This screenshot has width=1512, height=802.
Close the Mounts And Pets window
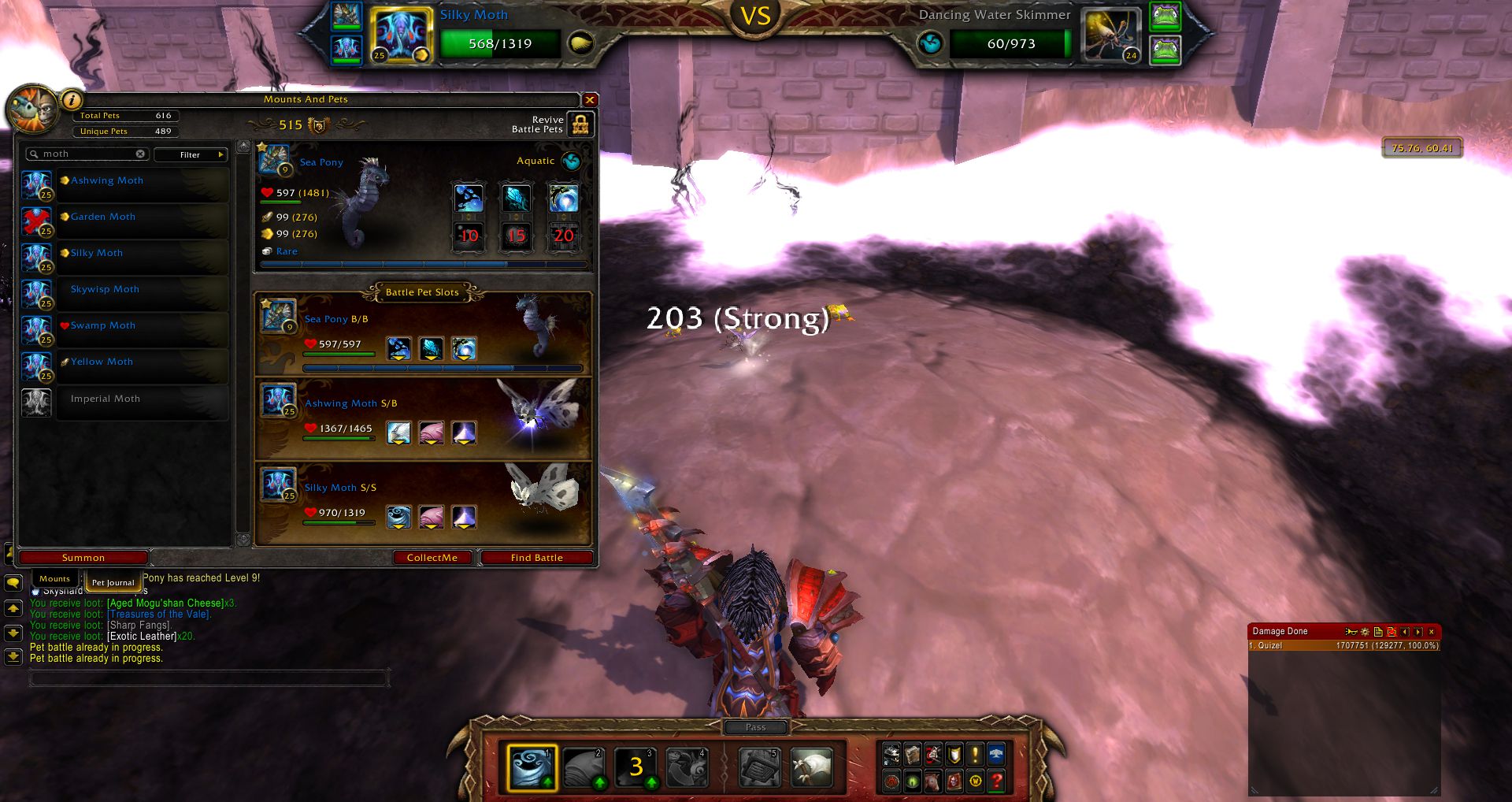(589, 100)
